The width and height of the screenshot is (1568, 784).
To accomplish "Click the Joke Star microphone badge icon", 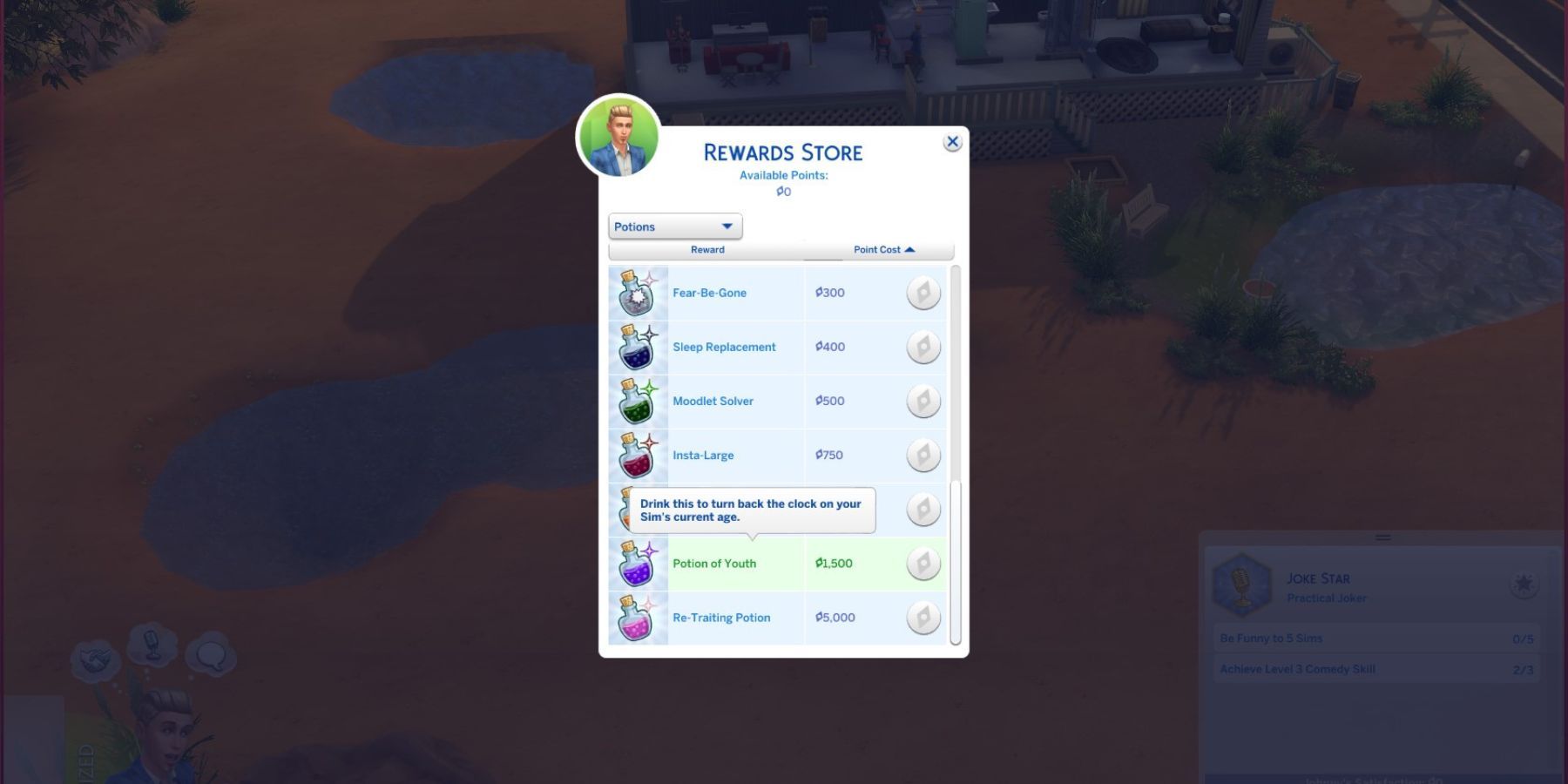I will coord(1244,586).
